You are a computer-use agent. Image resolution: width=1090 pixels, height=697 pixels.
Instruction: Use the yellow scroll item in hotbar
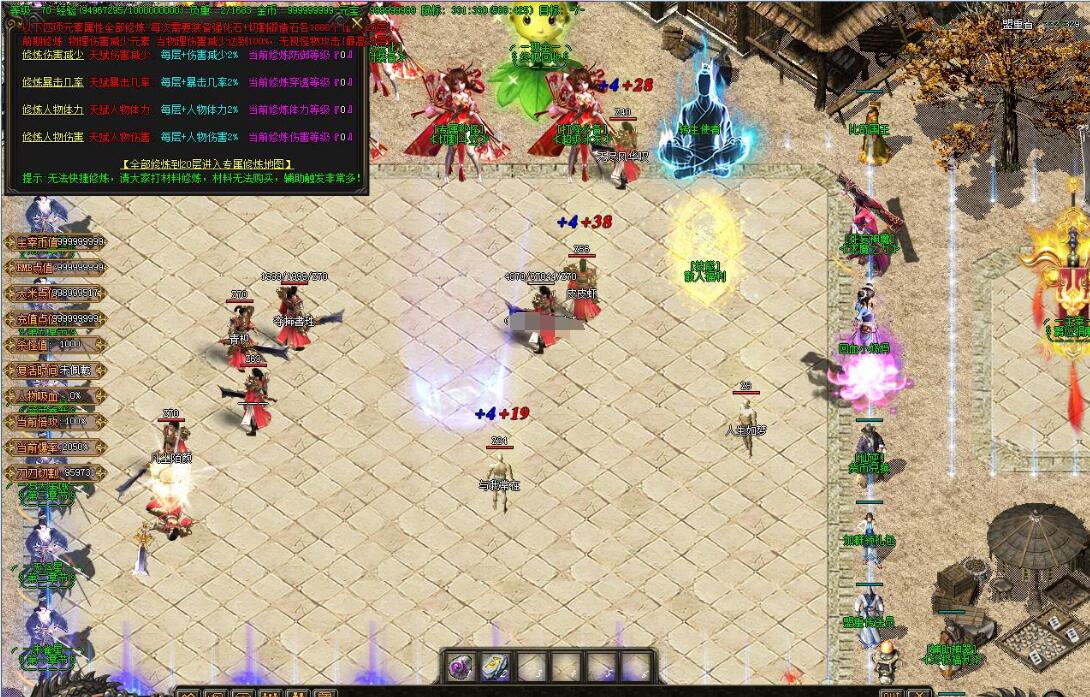[x=496, y=666]
